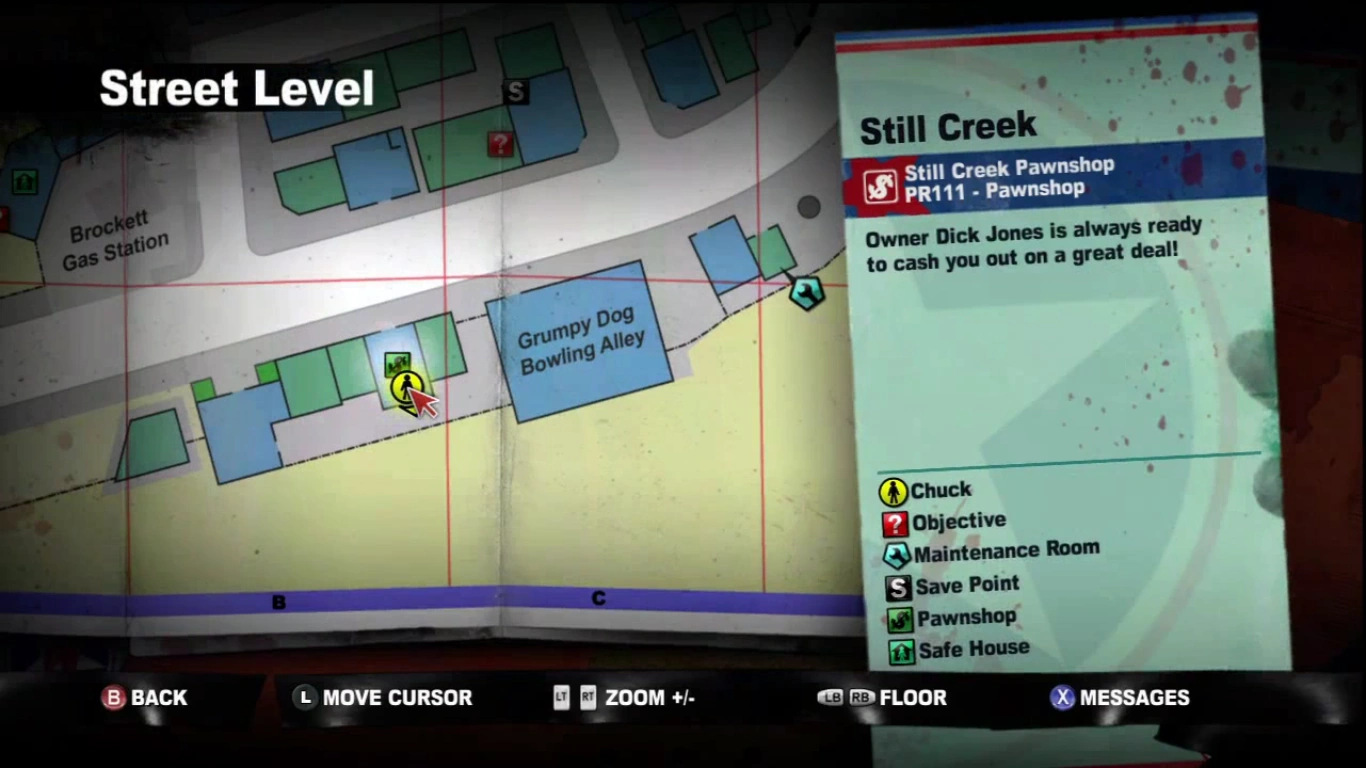Click the gray circular marker near the map's top right

tap(807, 207)
